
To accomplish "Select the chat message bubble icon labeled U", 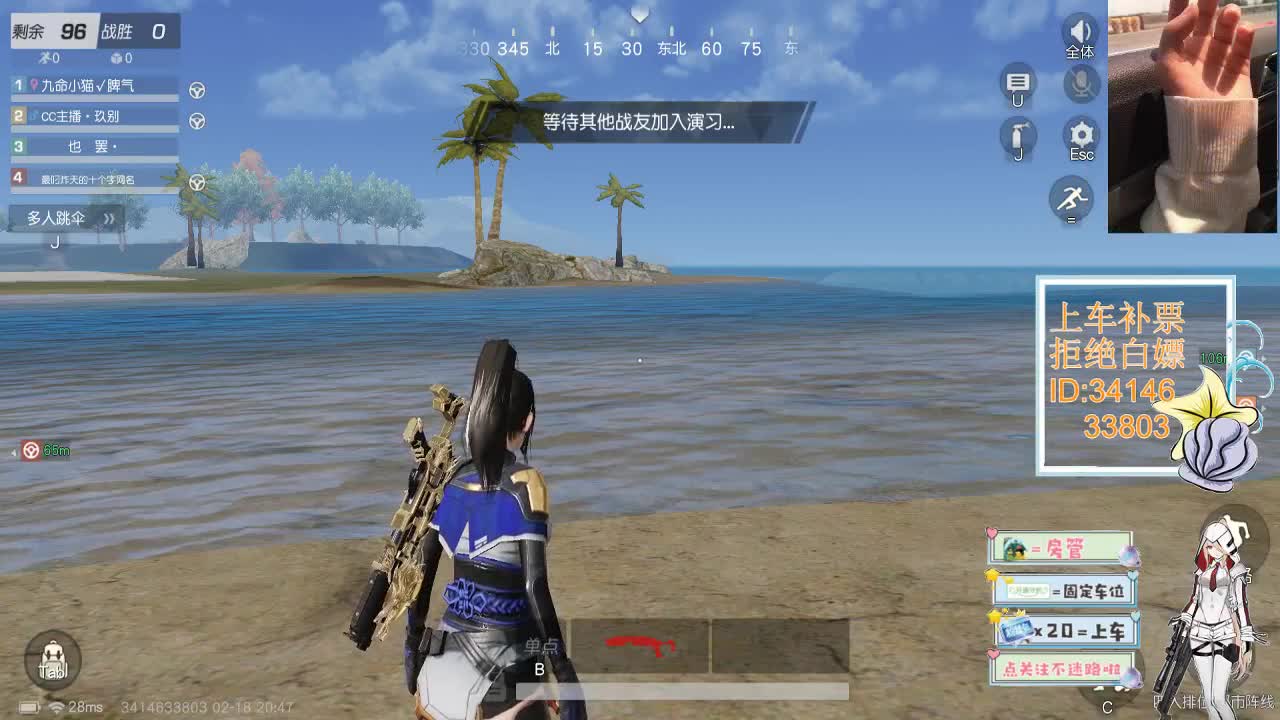I will click(x=1018, y=84).
